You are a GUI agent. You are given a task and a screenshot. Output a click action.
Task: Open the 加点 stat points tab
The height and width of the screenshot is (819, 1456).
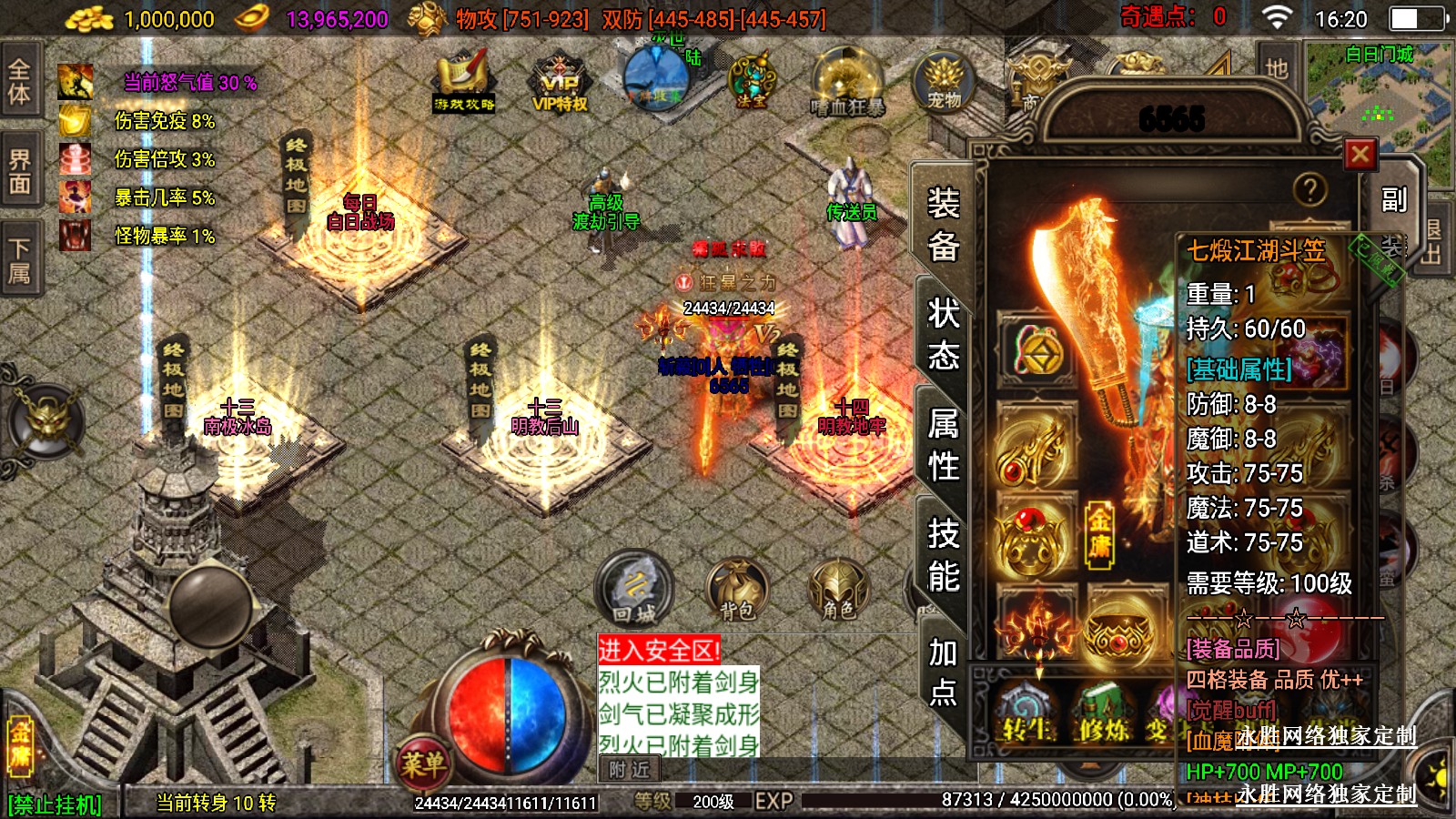944,672
